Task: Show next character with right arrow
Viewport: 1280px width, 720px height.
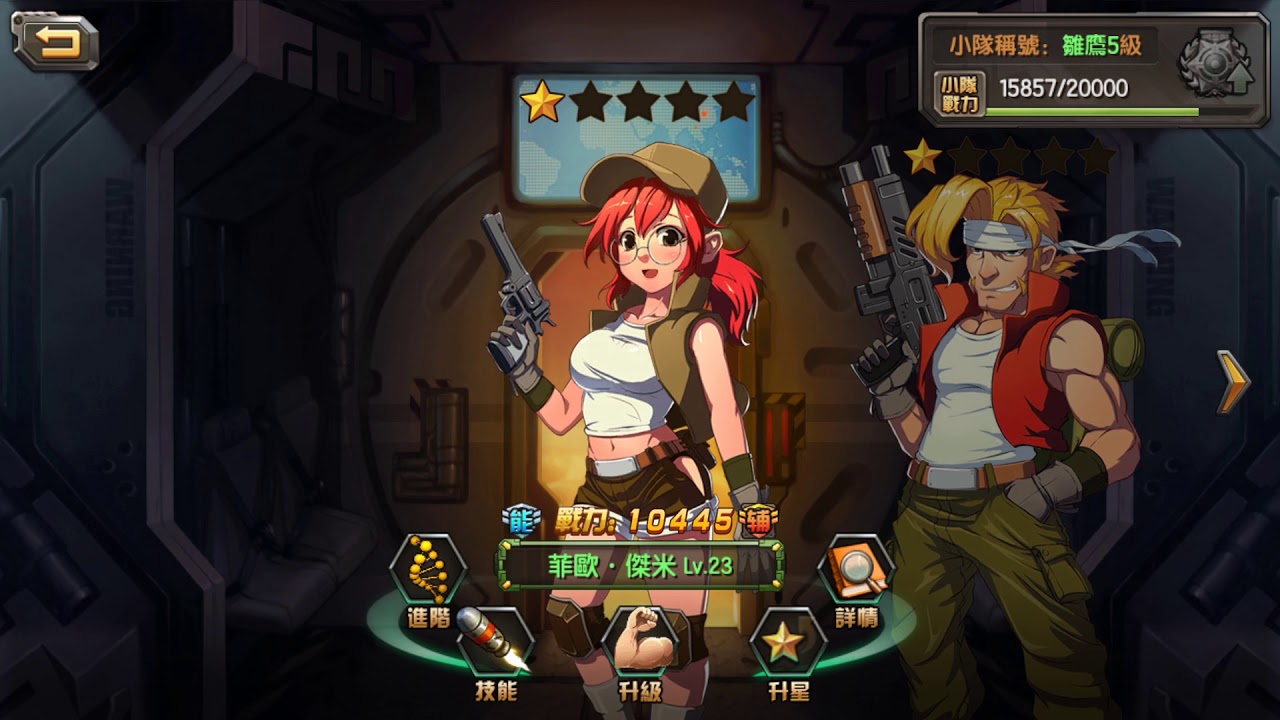Action: click(1233, 381)
